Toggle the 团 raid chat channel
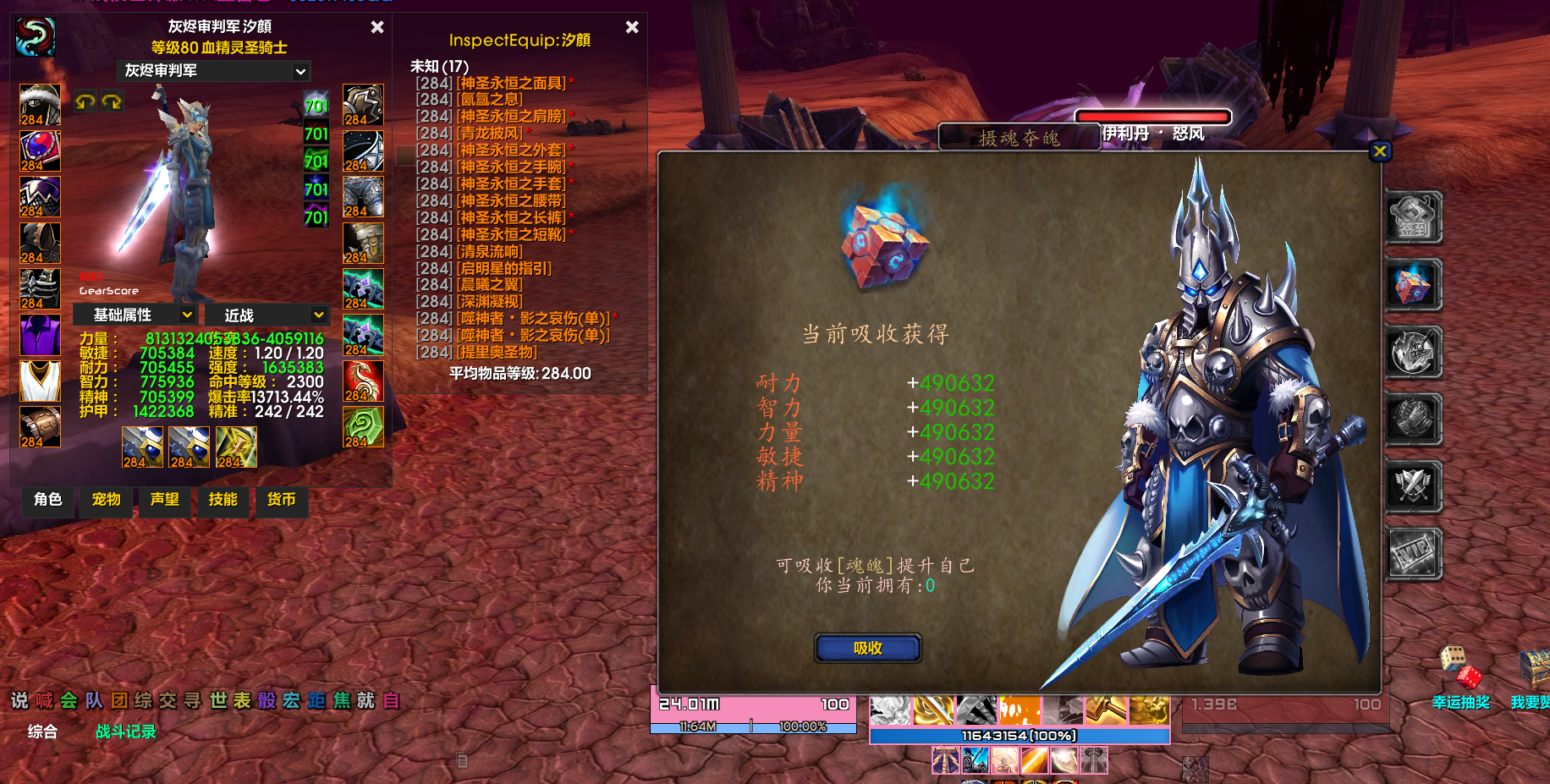 coord(118,701)
